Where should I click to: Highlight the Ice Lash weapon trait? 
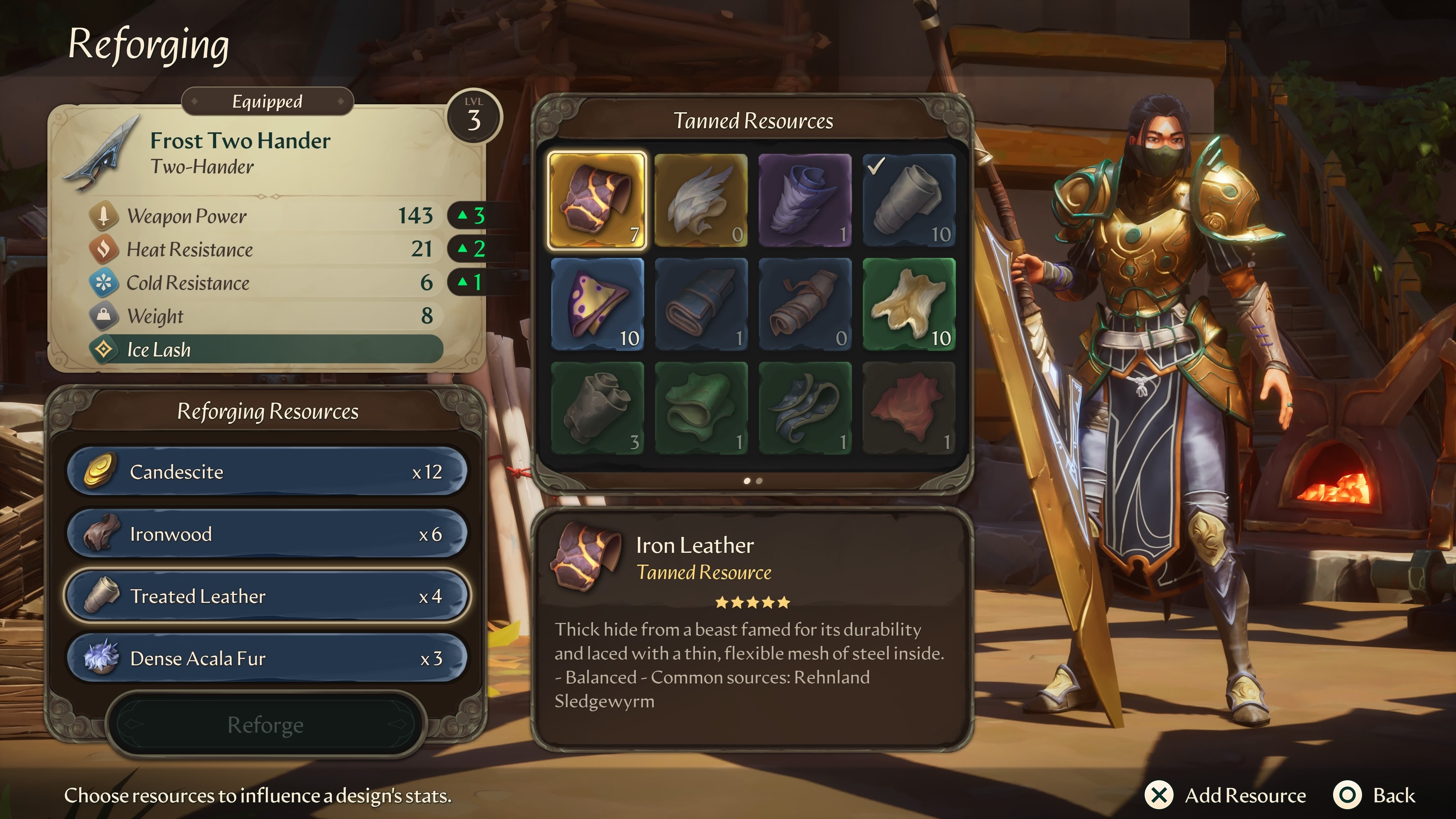pyautogui.click(x=266, y=349)
